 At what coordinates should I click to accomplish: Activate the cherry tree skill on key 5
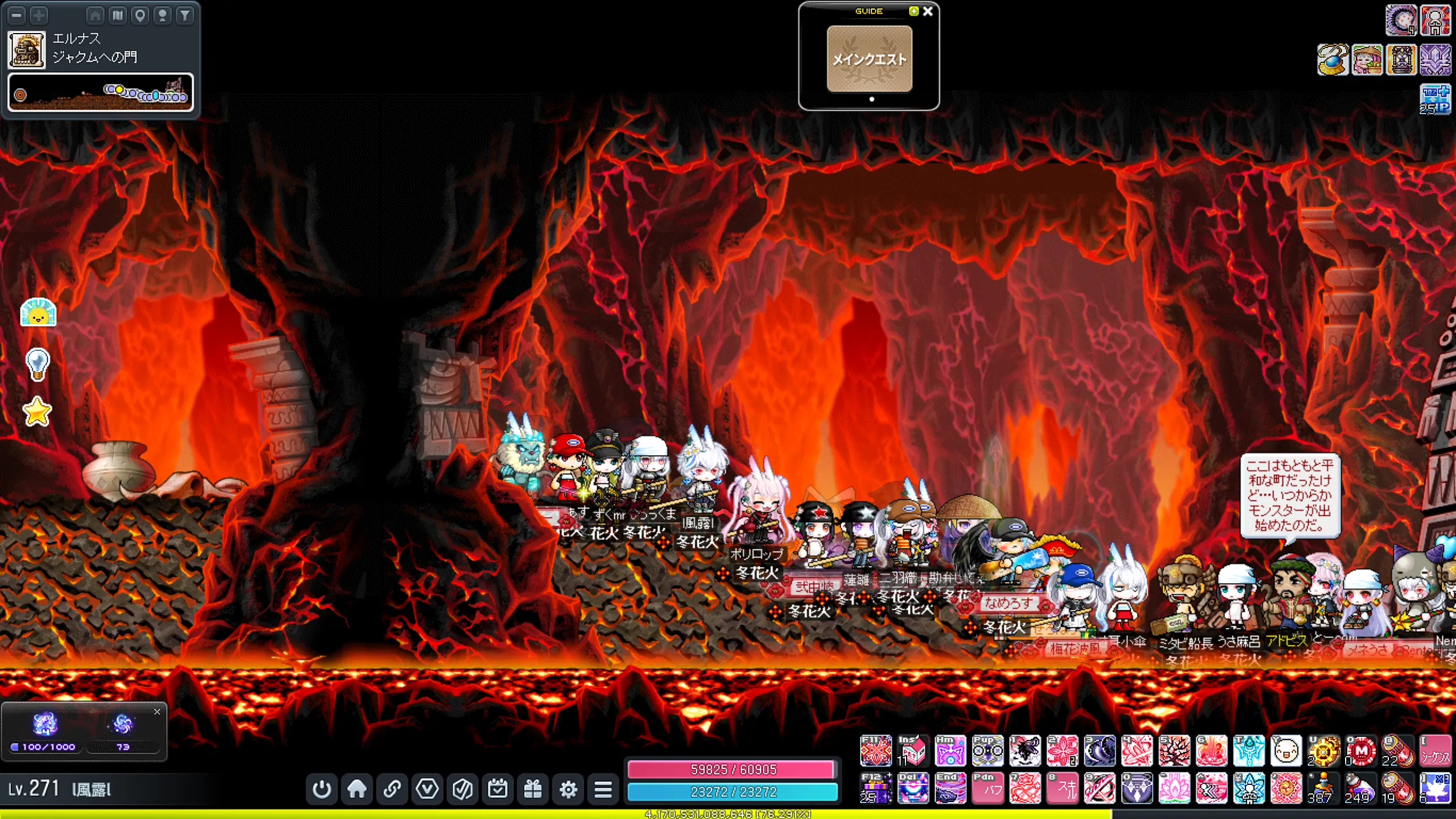pyautogui.click(x=1174, y=751)
